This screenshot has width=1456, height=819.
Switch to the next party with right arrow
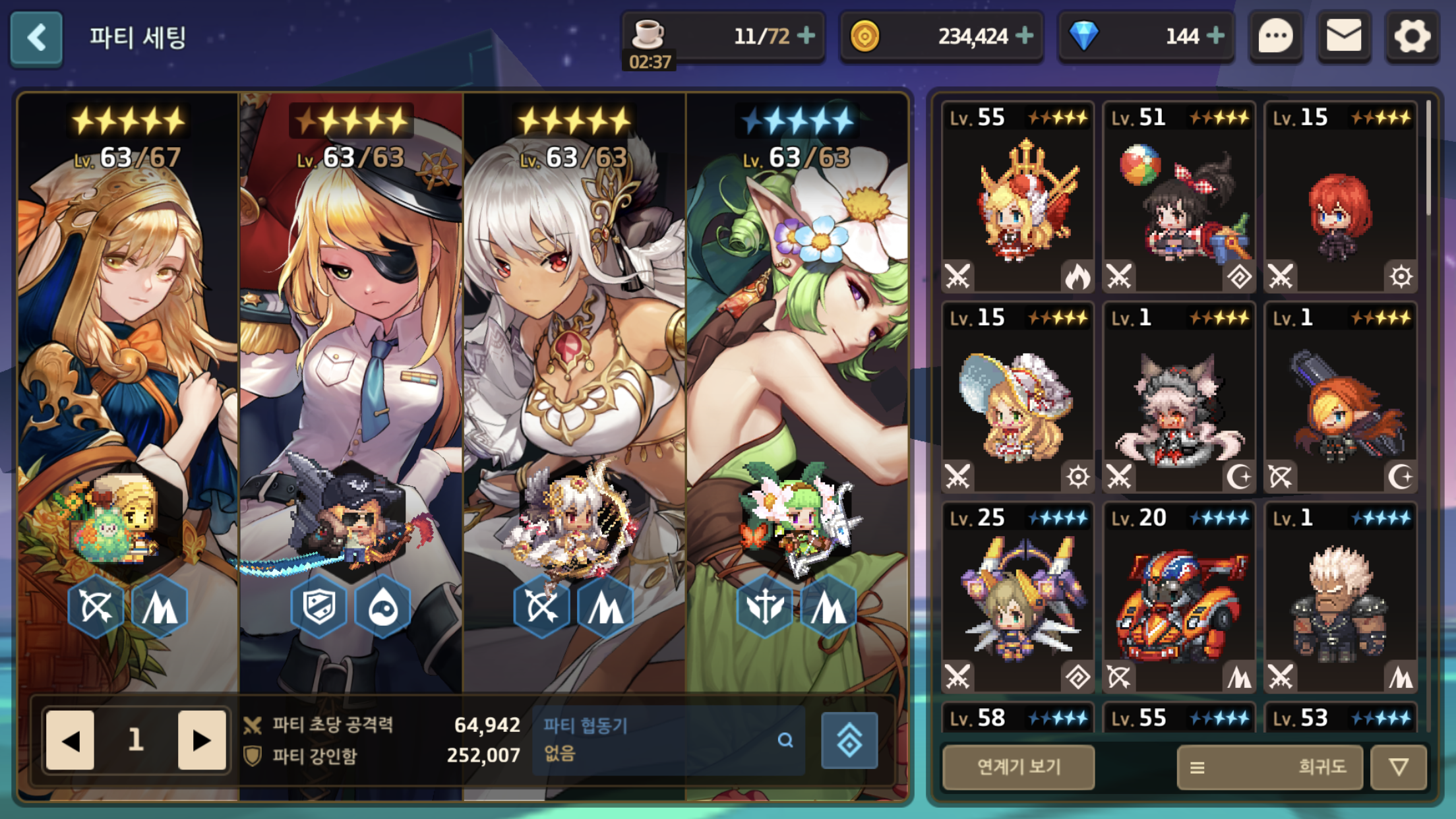pyautogui.click(x=201, y=740)
